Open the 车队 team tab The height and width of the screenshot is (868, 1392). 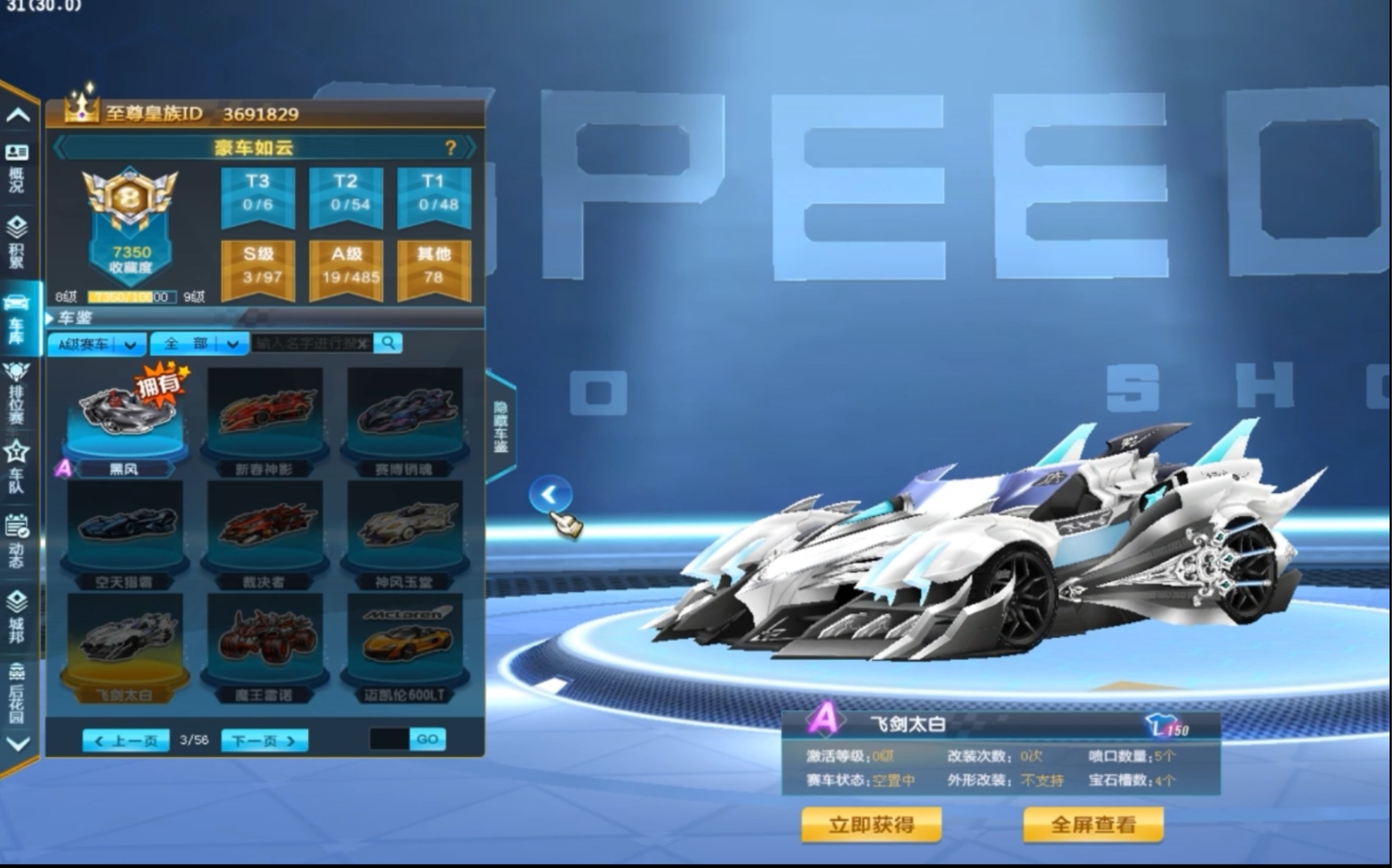17,466
